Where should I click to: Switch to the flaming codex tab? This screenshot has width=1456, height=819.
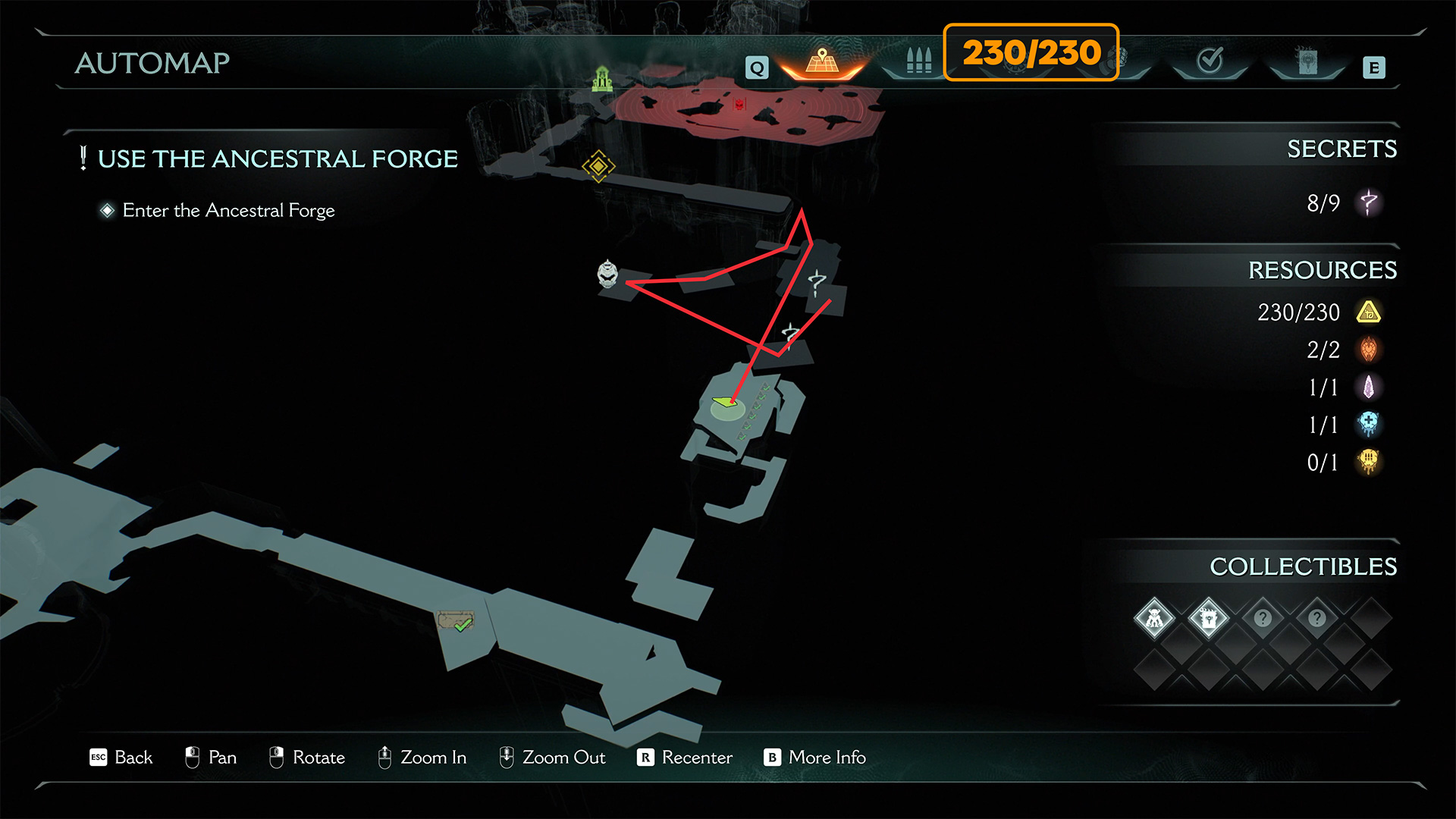pos(1307,62)
